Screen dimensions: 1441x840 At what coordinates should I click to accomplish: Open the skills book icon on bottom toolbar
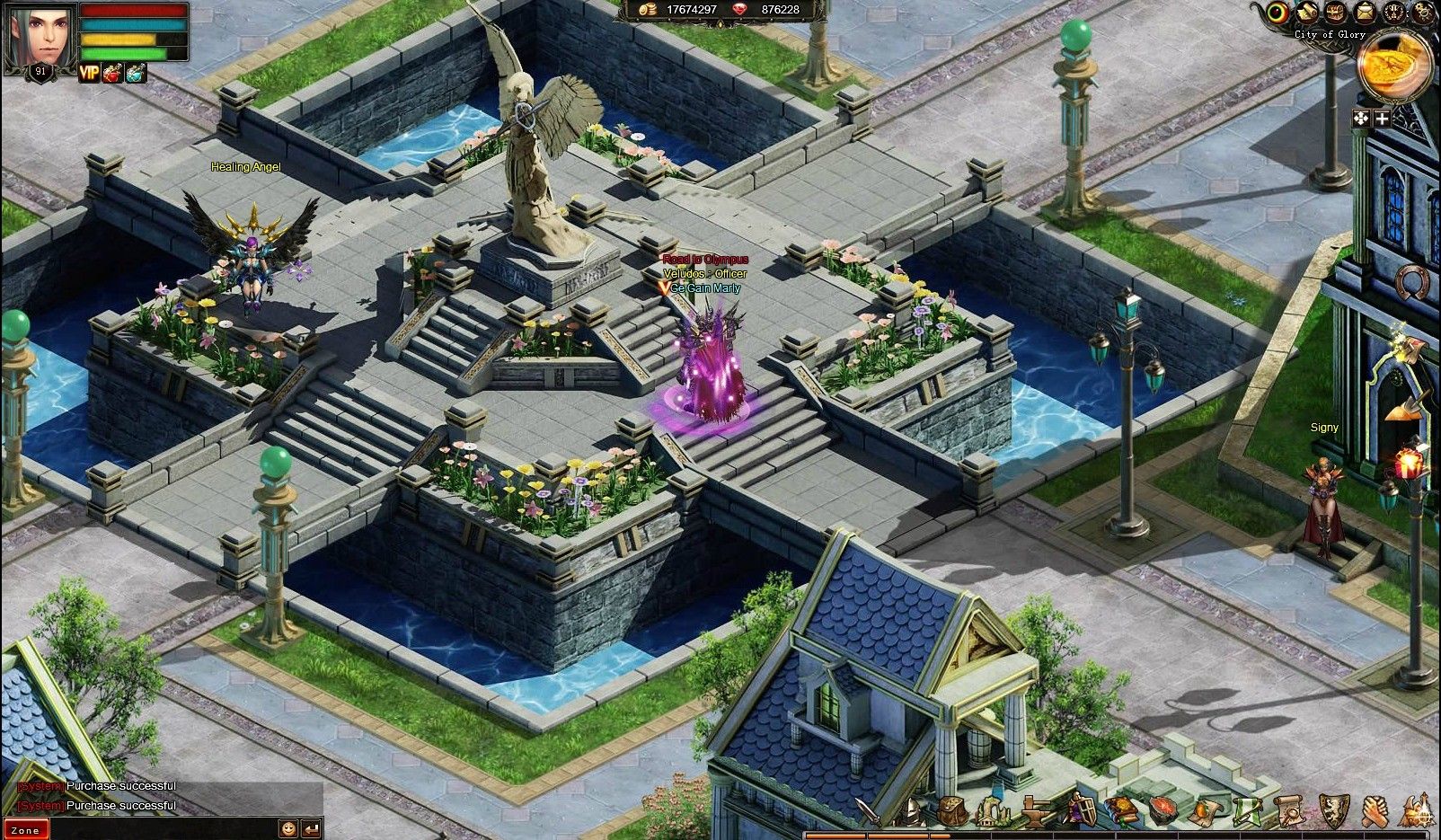1119,809
